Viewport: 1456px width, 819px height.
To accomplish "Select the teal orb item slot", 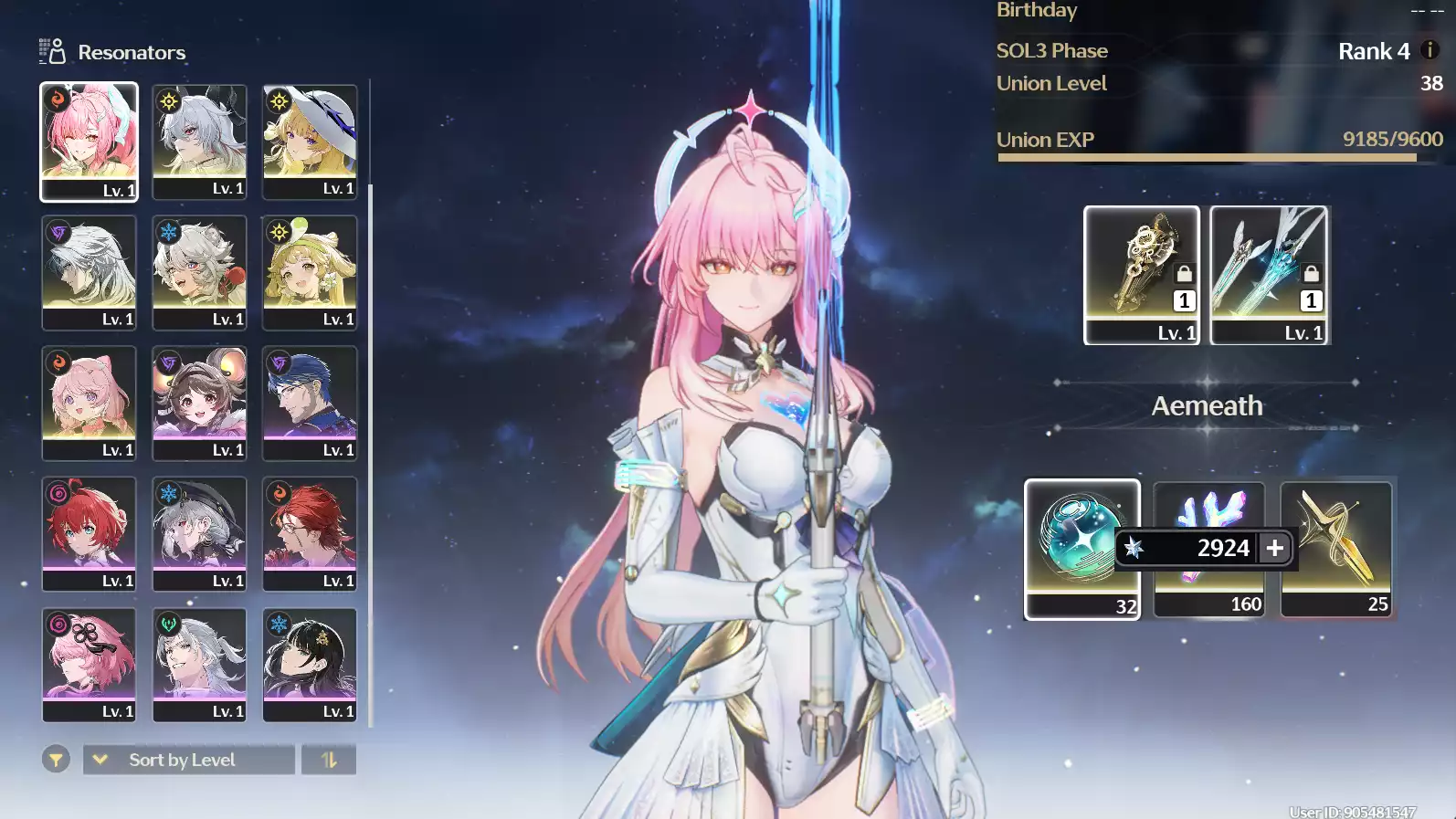I will click(1081, 548).
